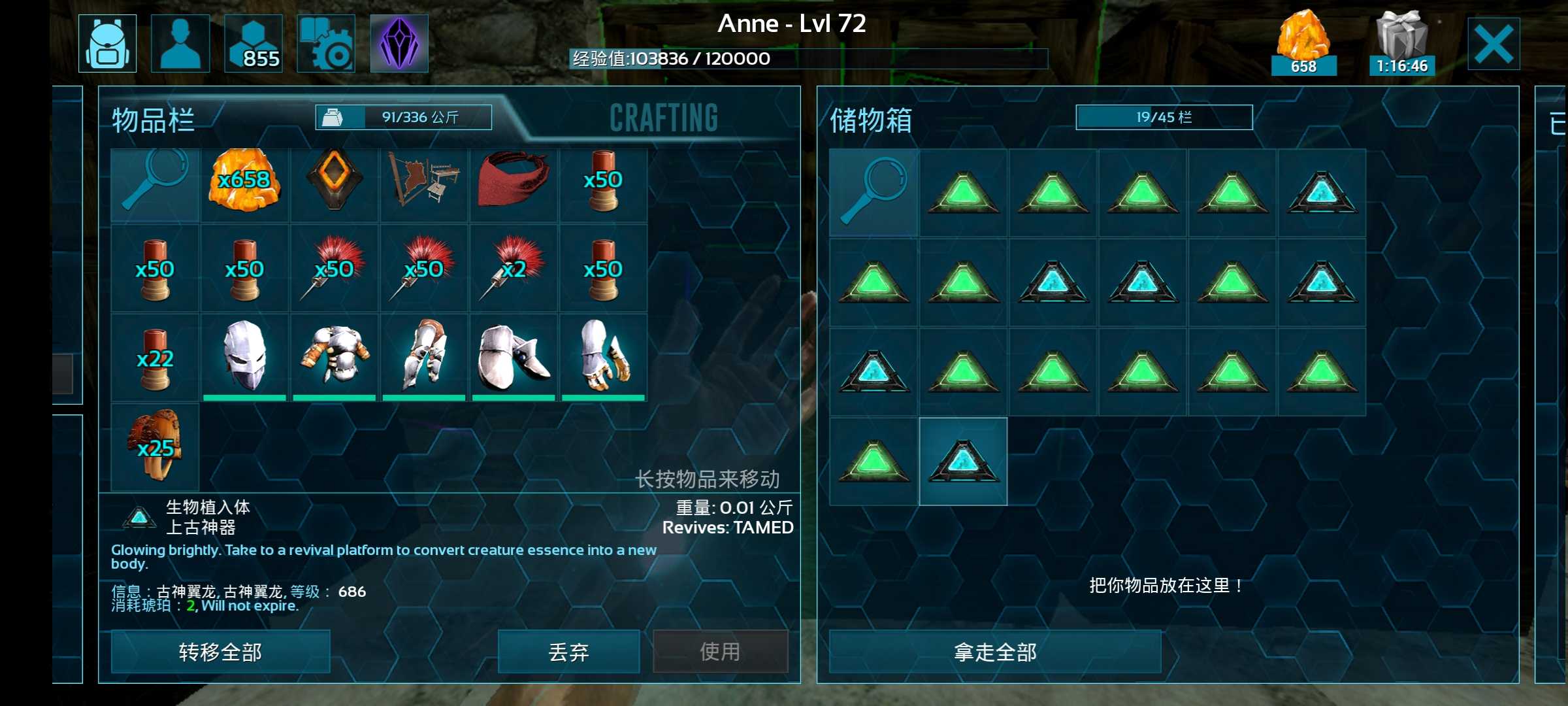Switch to the CRAFTING panel
The width and height of the screenshot is (1568, 706).
coord(664,118)
